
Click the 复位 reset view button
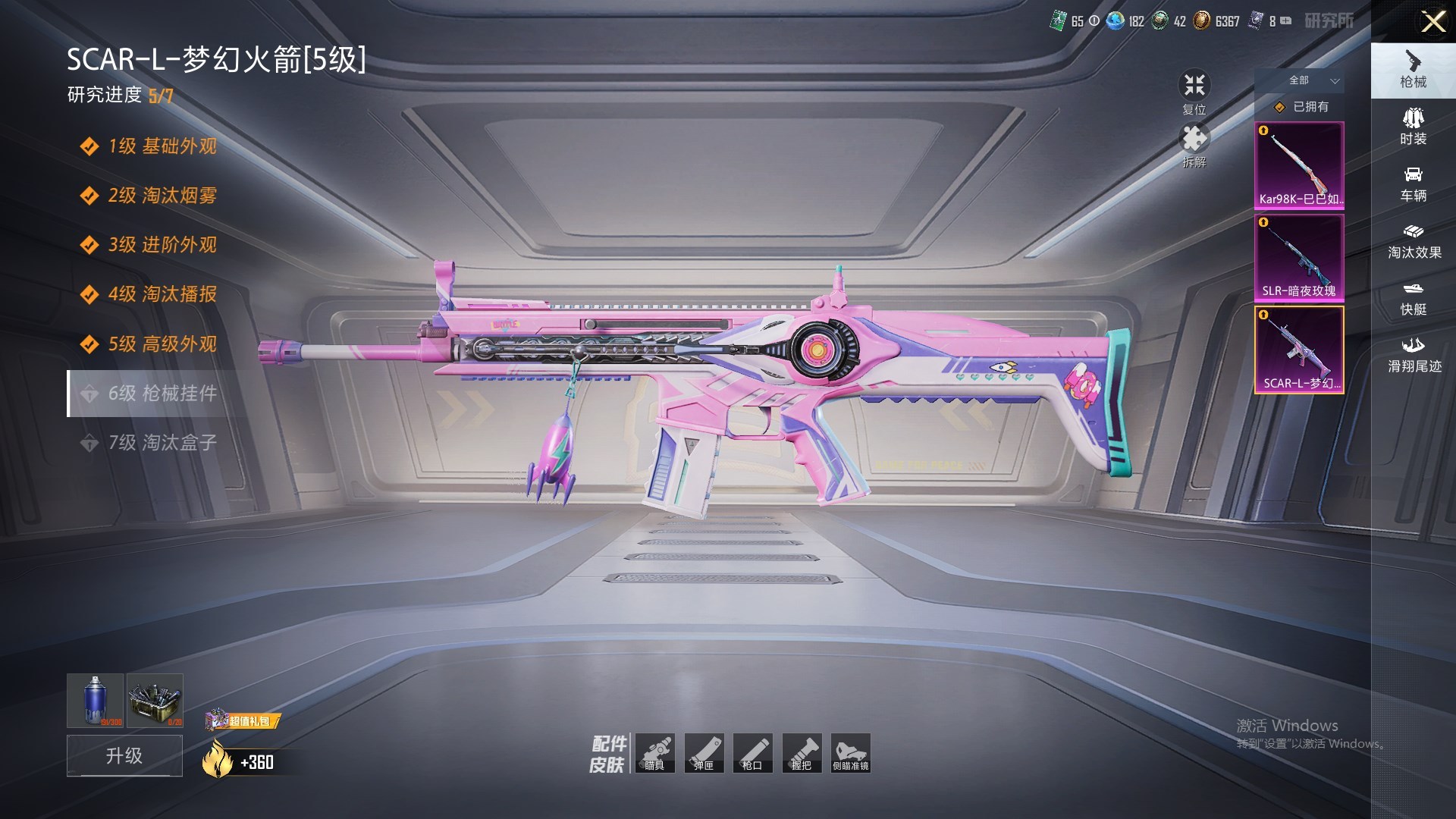[1194, 91]
